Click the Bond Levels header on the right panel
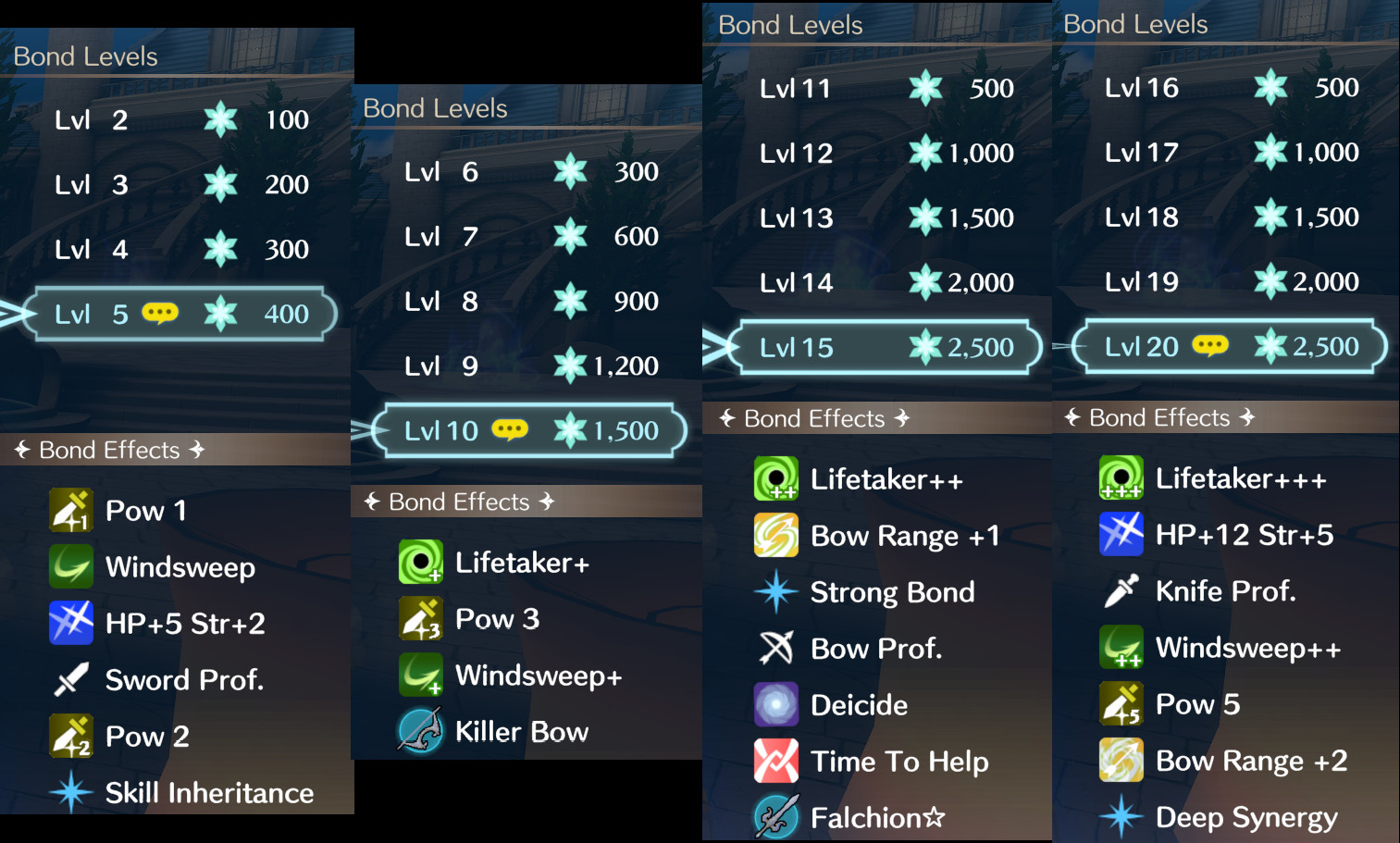The width and height of the screenshot is (1400, 843). pos(1135,23)
